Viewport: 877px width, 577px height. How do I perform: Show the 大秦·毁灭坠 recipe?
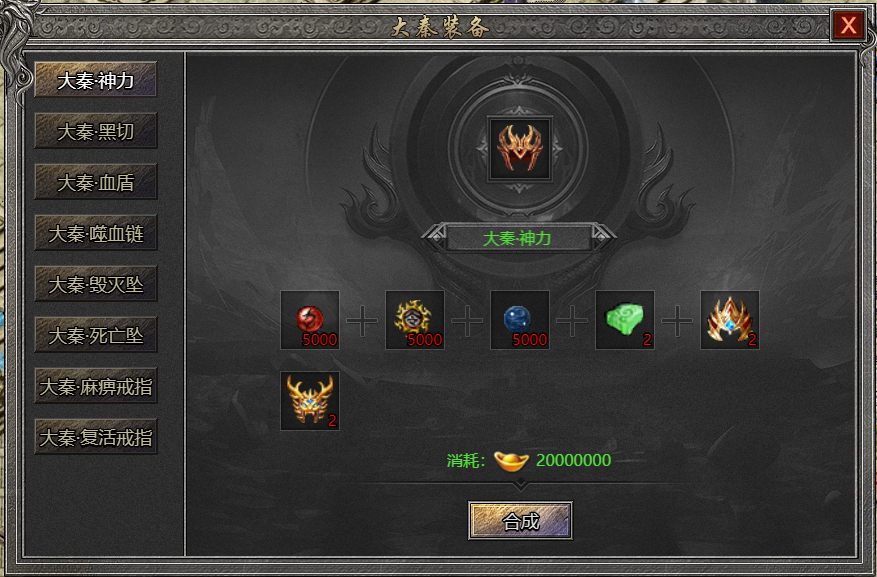pyautogui.click(x=96, y=285)
